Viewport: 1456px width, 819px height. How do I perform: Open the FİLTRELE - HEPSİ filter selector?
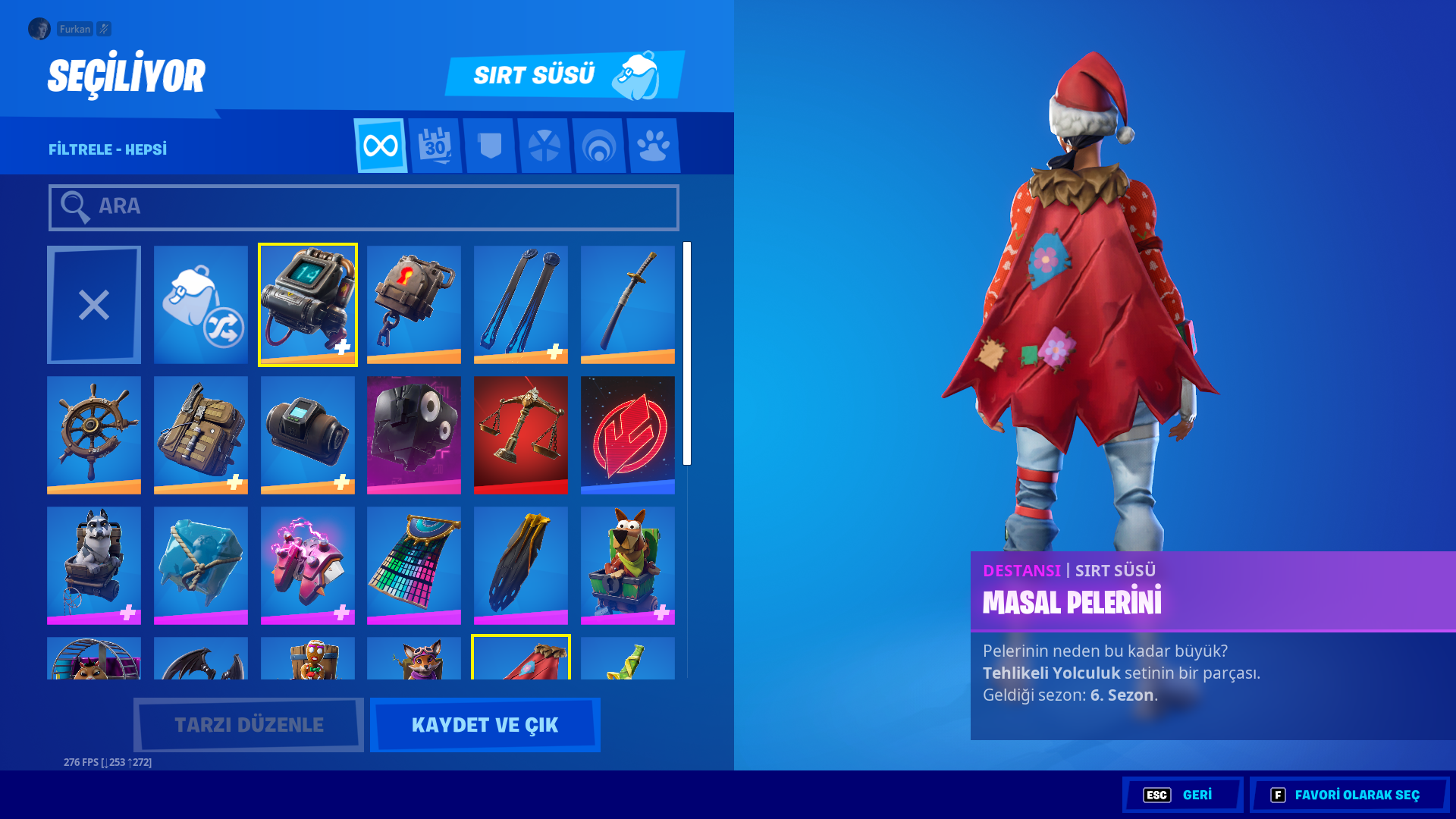pyautogui.click(x=106, y=149)
